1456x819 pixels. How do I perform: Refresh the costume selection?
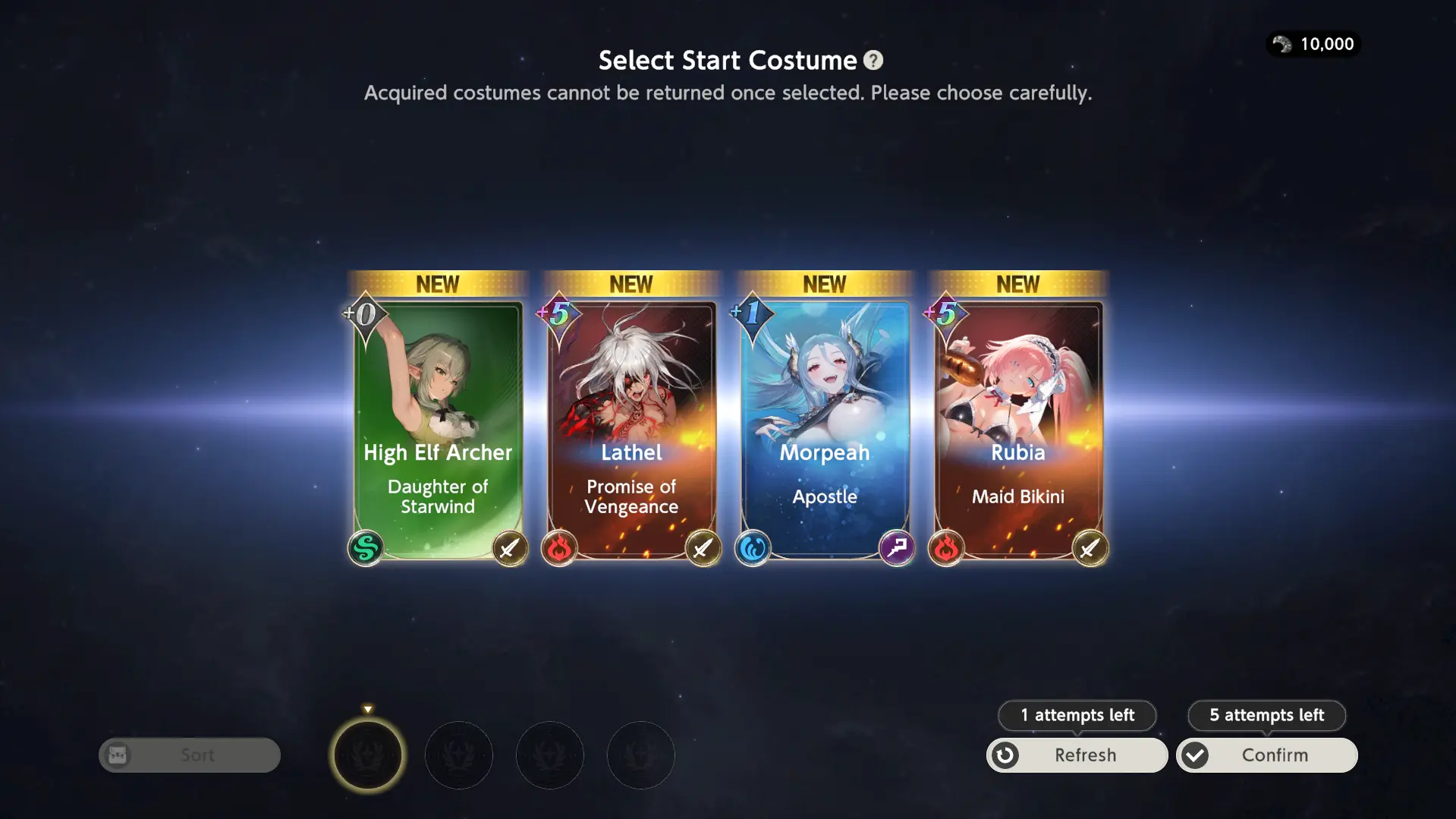coord(1077,755)
